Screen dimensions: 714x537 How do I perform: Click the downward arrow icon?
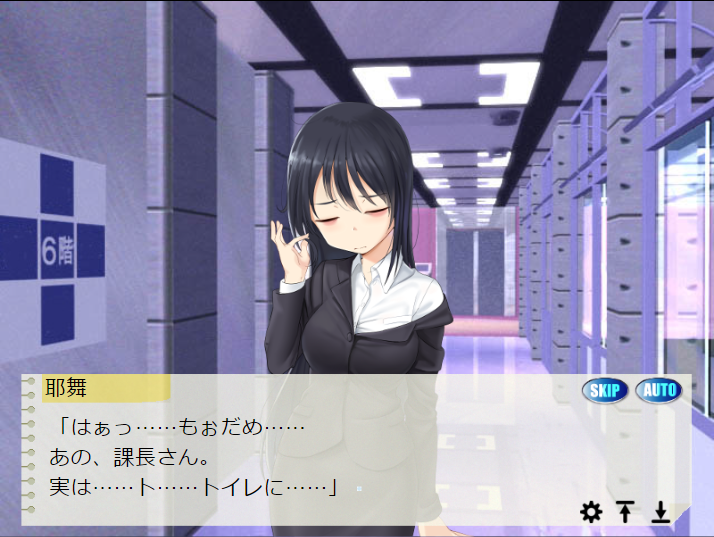(660, 513)
